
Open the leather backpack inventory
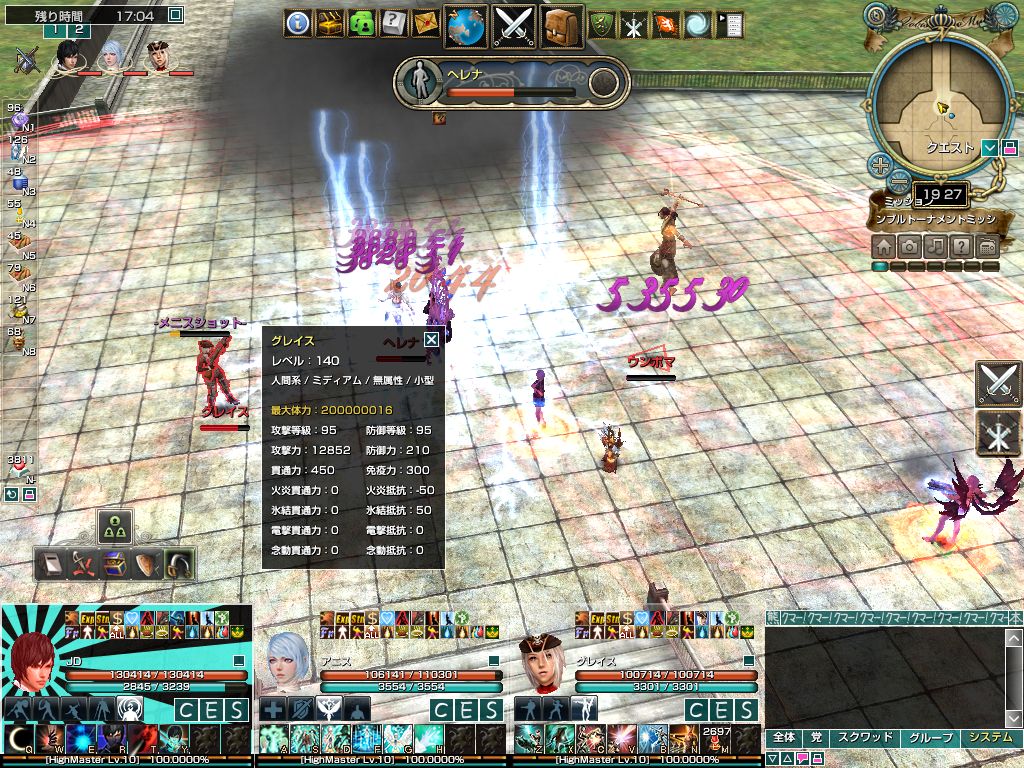point(562,26)
